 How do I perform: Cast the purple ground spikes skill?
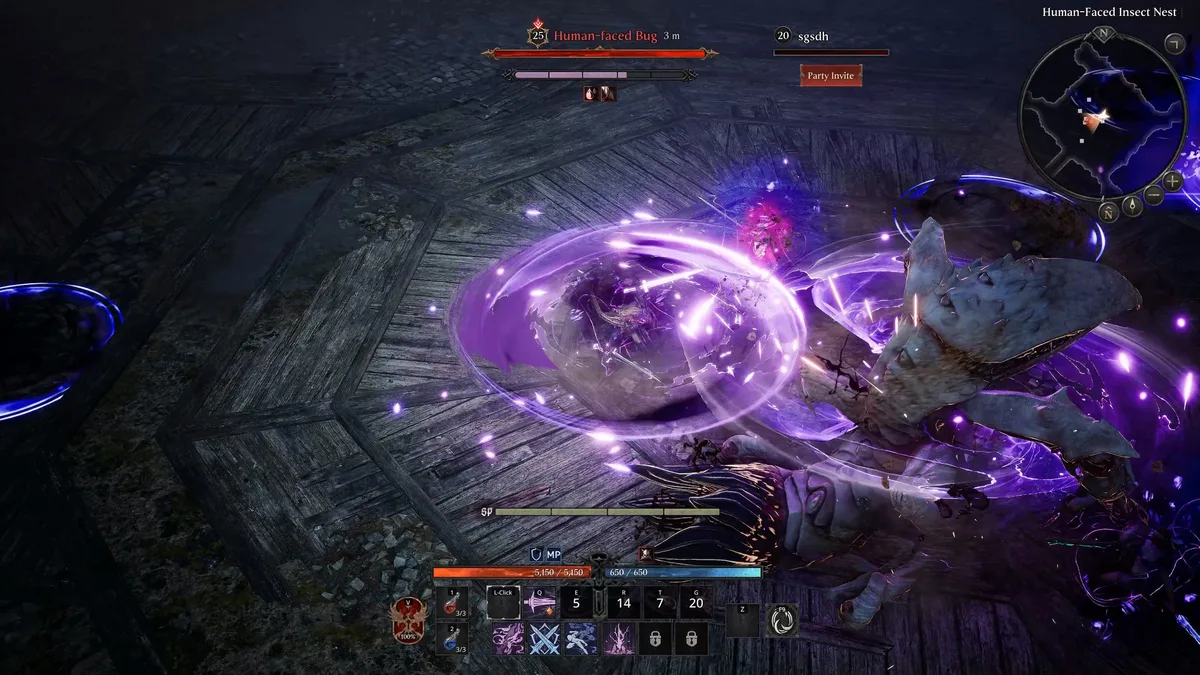(x=618, y=638)
